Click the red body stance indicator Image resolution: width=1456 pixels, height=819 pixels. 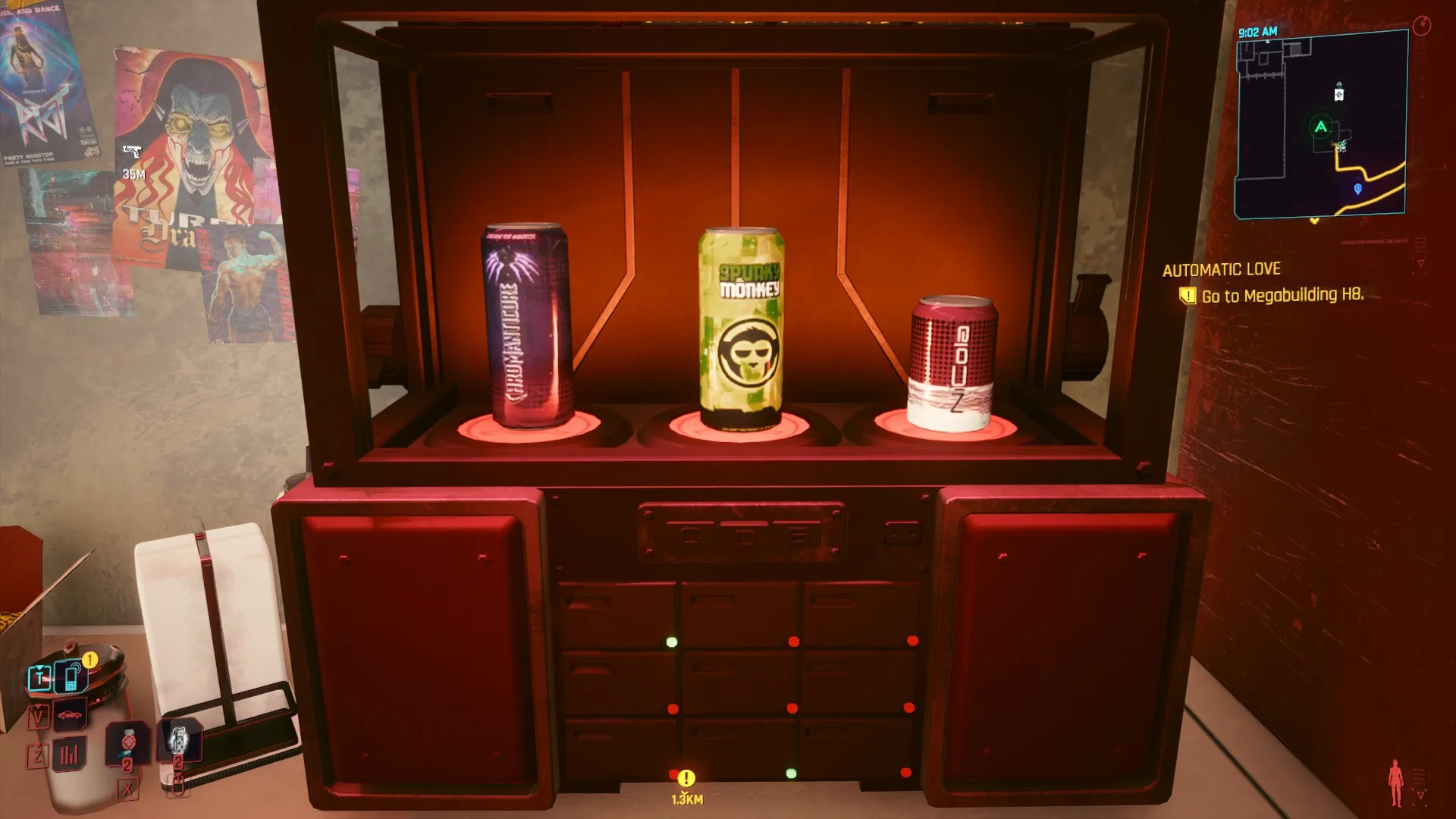pyautogui.click(x=1395, y=783)
